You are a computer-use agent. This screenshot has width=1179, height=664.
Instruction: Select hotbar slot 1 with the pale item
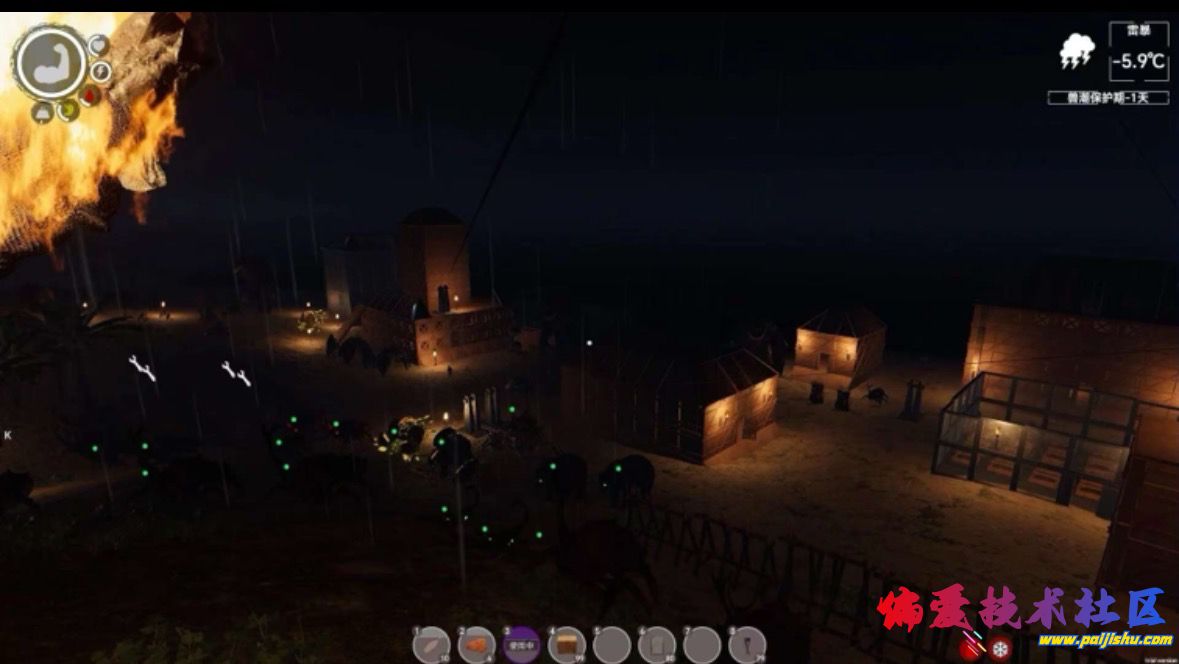coord(432,645)
